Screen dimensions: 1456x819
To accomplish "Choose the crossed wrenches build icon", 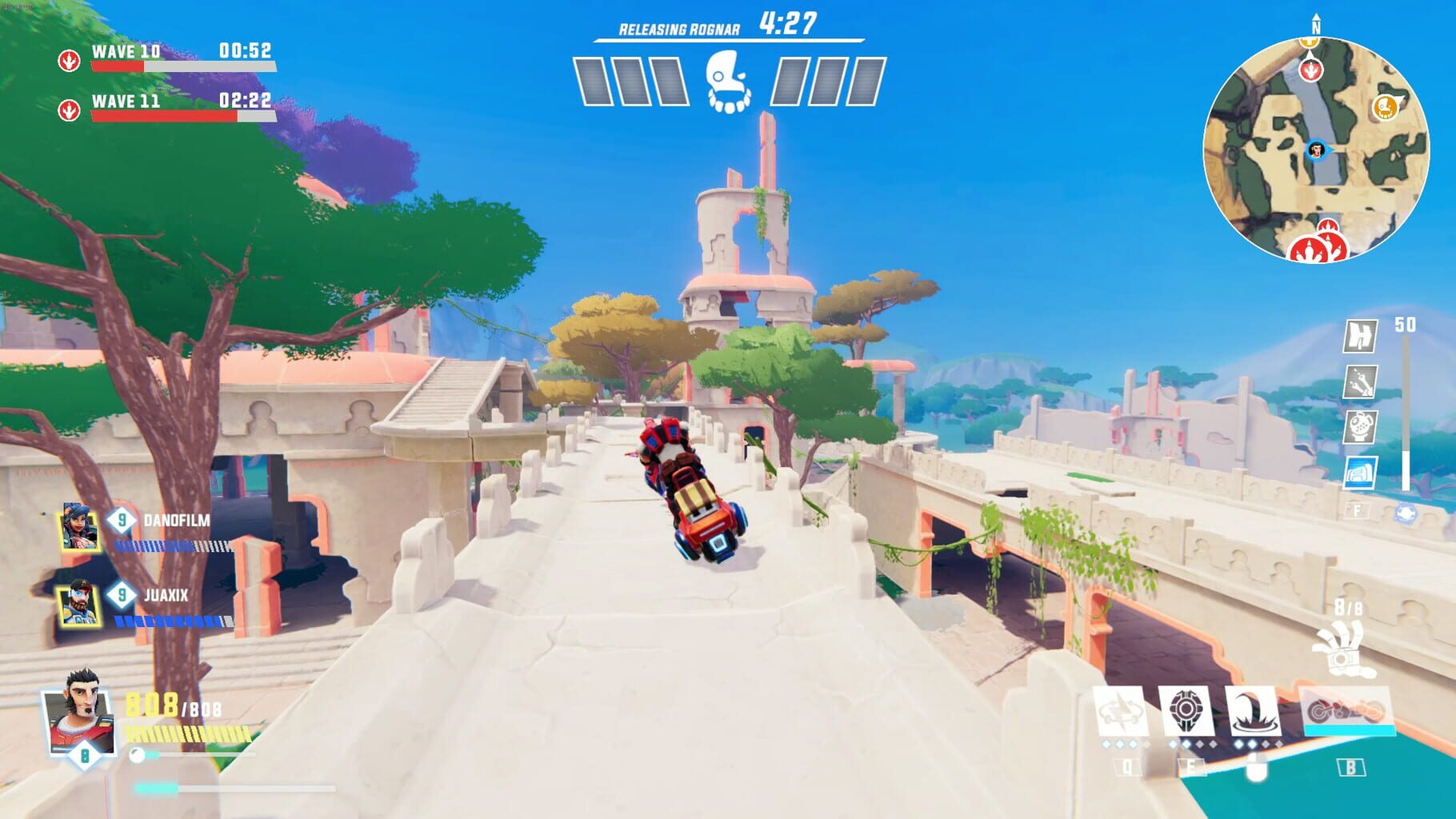I will tap(1361, 382).
